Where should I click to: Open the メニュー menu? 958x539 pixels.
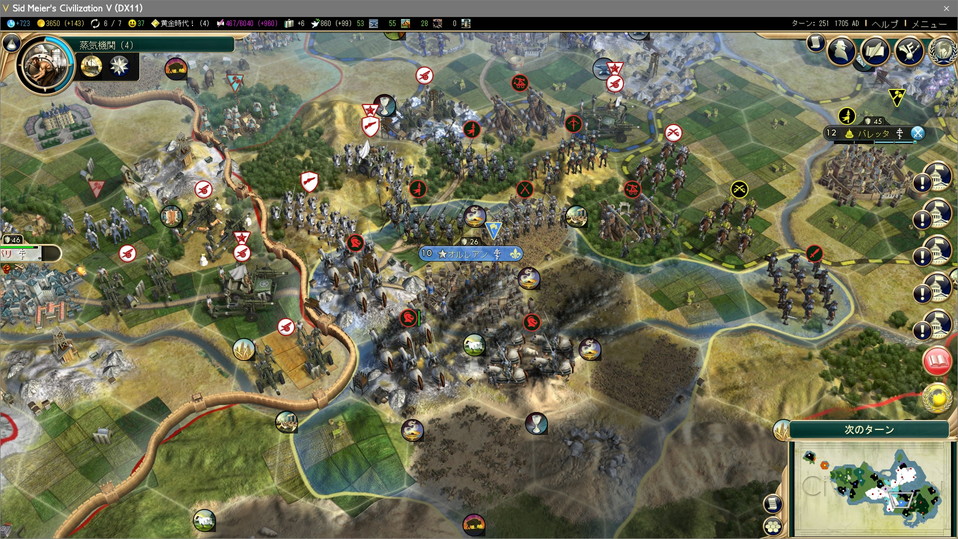pos(929,23)
